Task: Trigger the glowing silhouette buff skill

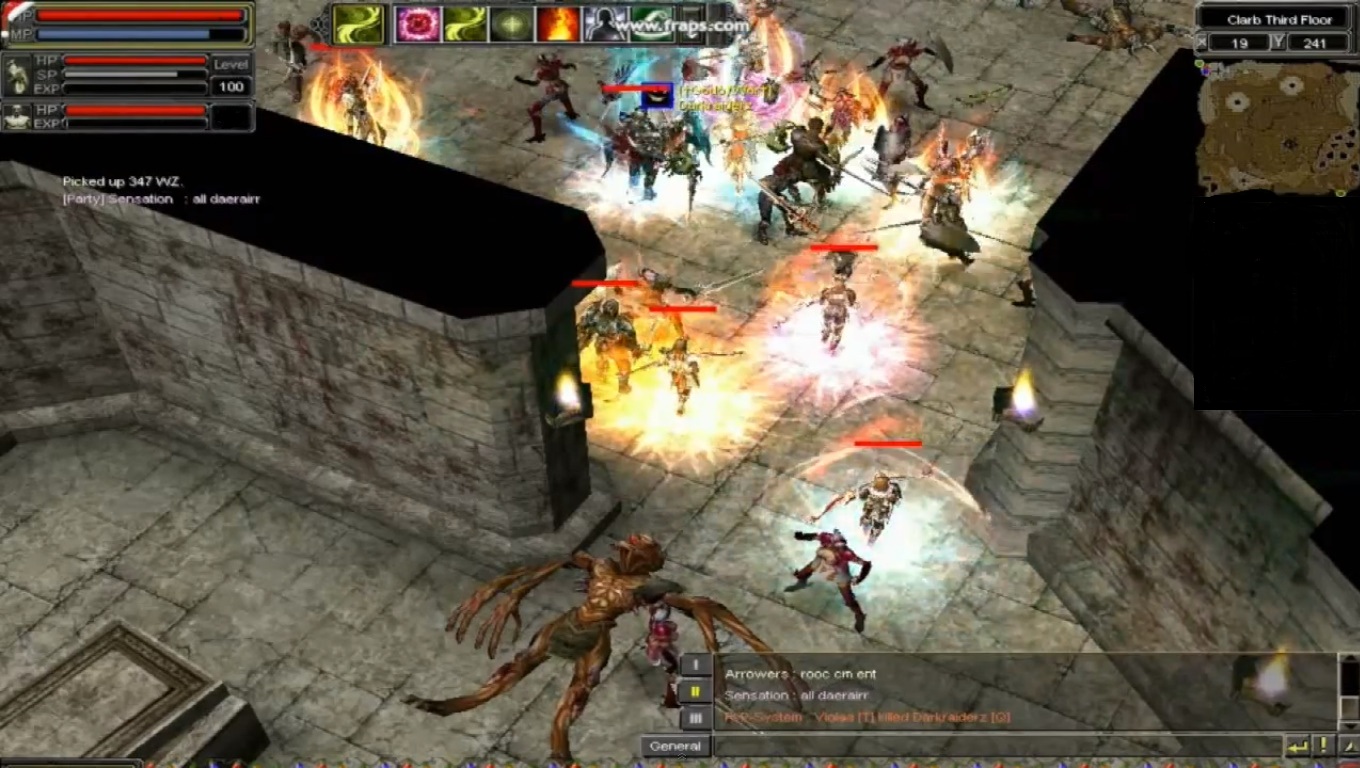Action: coord(604,24)
